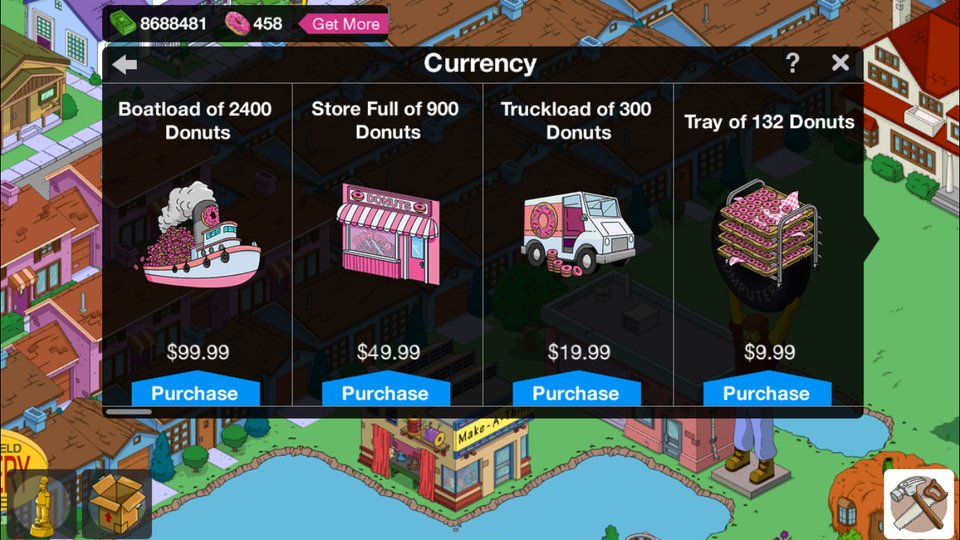Purchase the Boatload of 2400 Donuts
This screenshot has width=960, height=540.
[195, 393]
